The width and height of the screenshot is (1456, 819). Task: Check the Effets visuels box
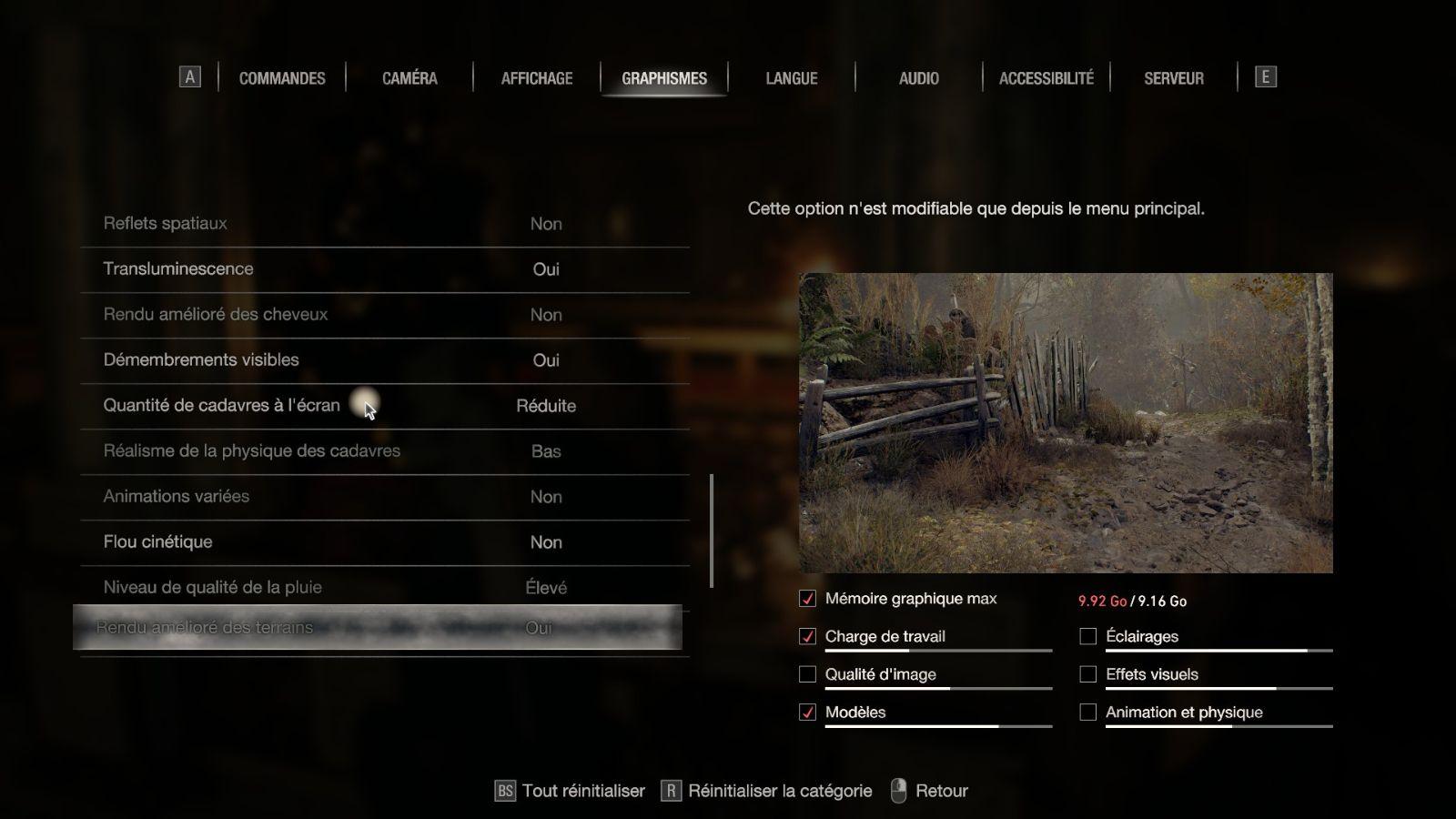pos(1087,674)
